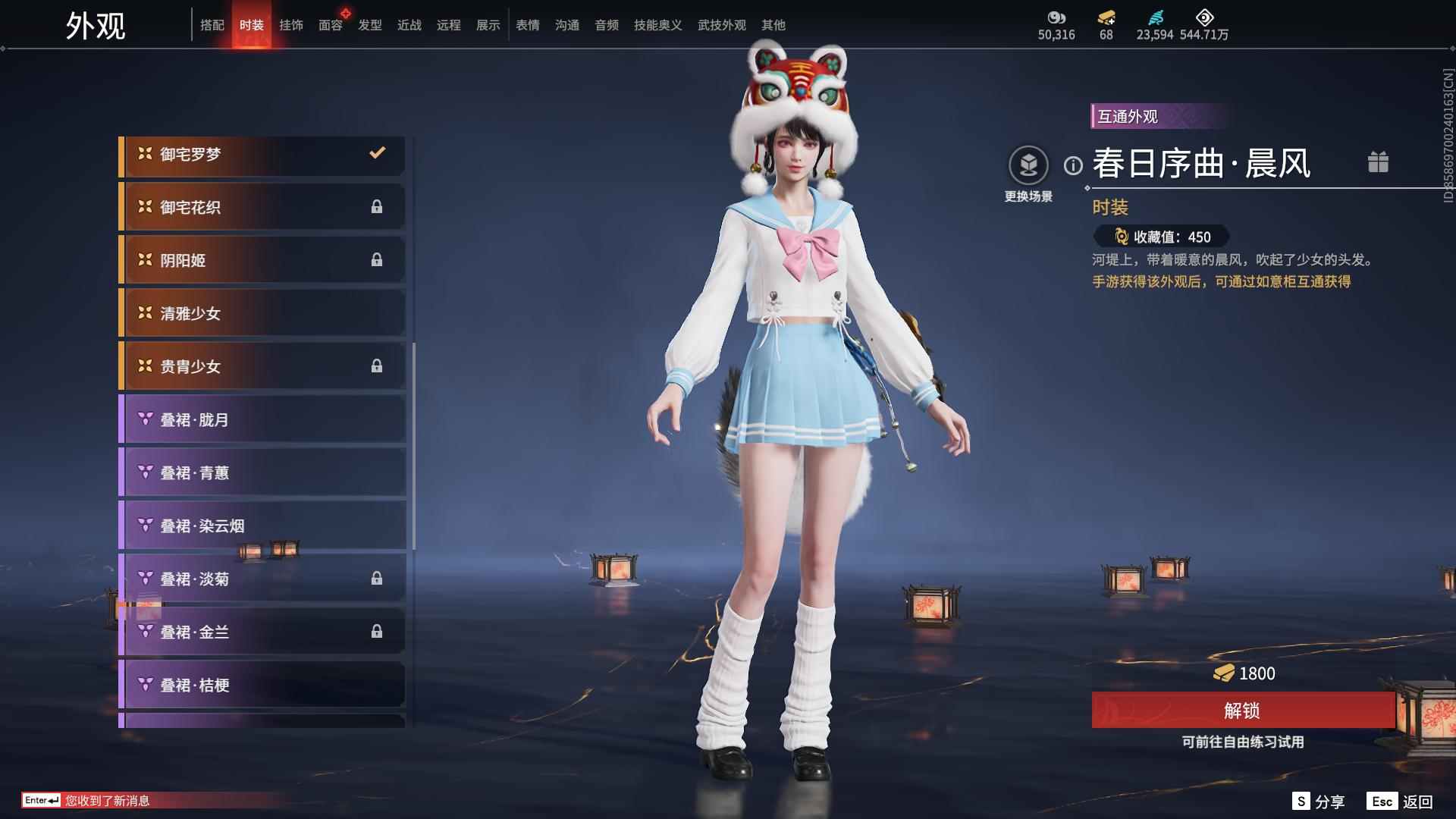This screenshot has width=1456, height=819.
Task: Open the 表情 emote tab
Action: [526, 25]
